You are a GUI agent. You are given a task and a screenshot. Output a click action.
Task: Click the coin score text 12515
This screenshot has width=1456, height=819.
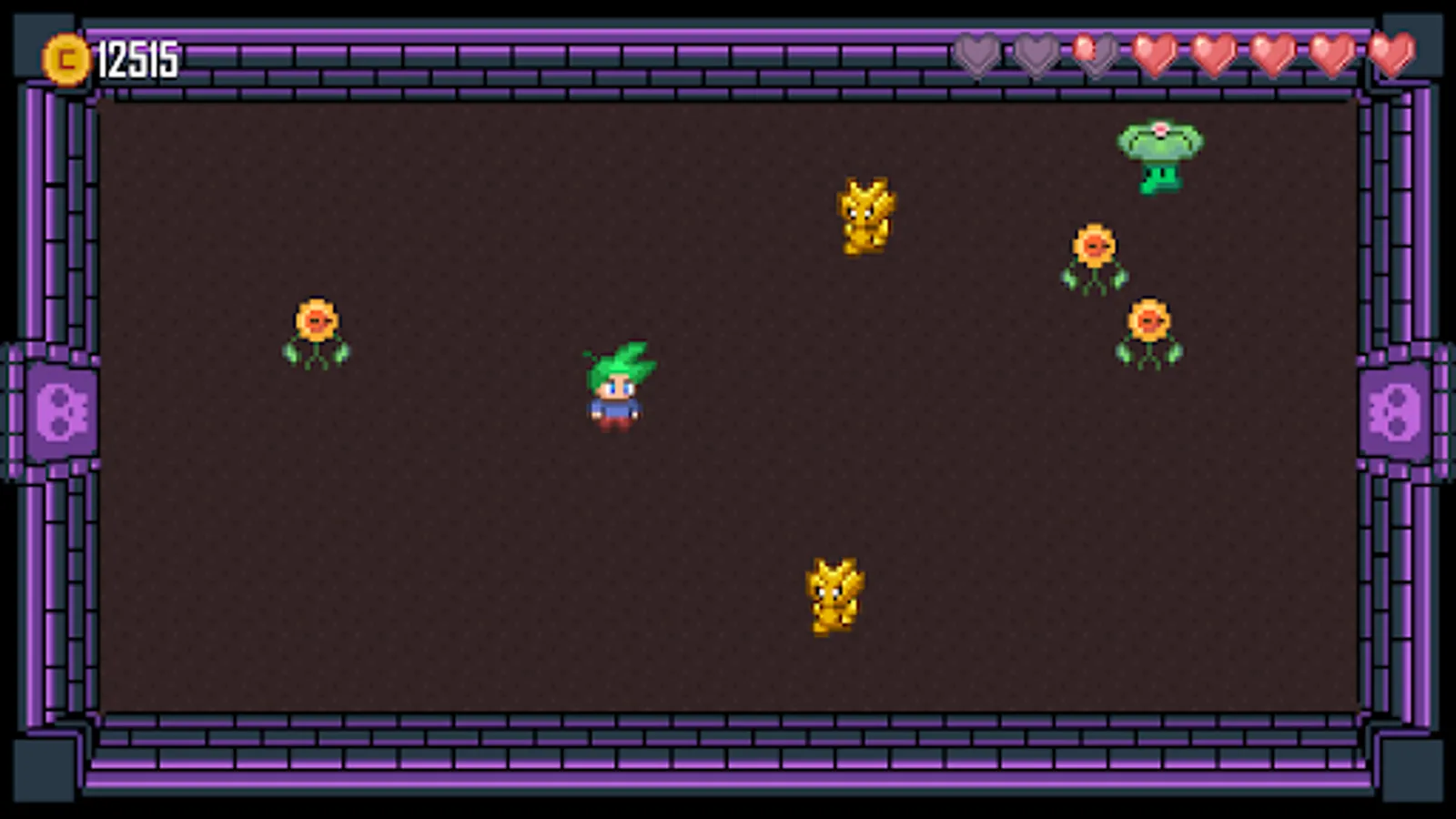(x=136, y=59)
